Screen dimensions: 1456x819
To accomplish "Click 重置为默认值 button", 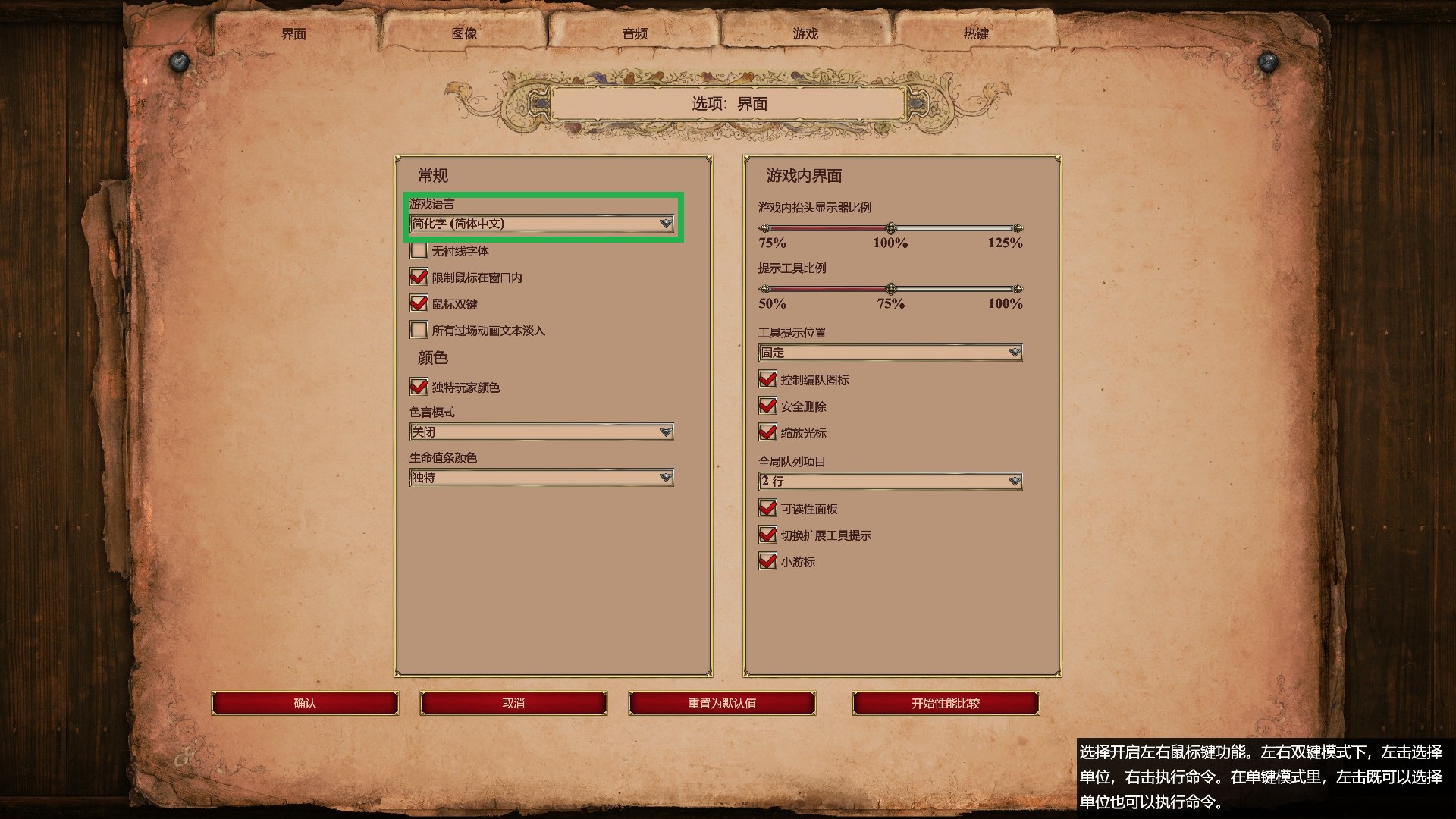I will (722, 703).
